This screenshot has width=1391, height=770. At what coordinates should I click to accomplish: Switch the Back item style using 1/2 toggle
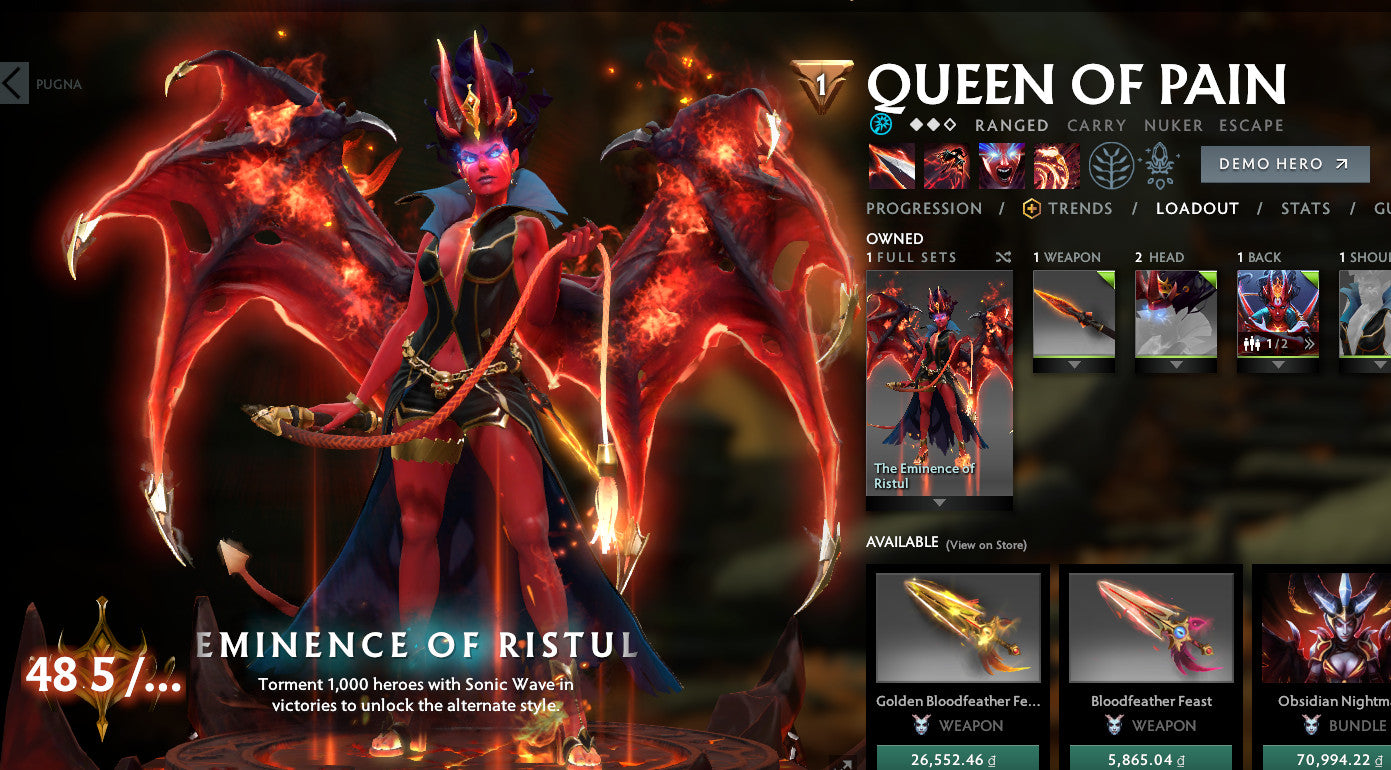click(1277, 343)
